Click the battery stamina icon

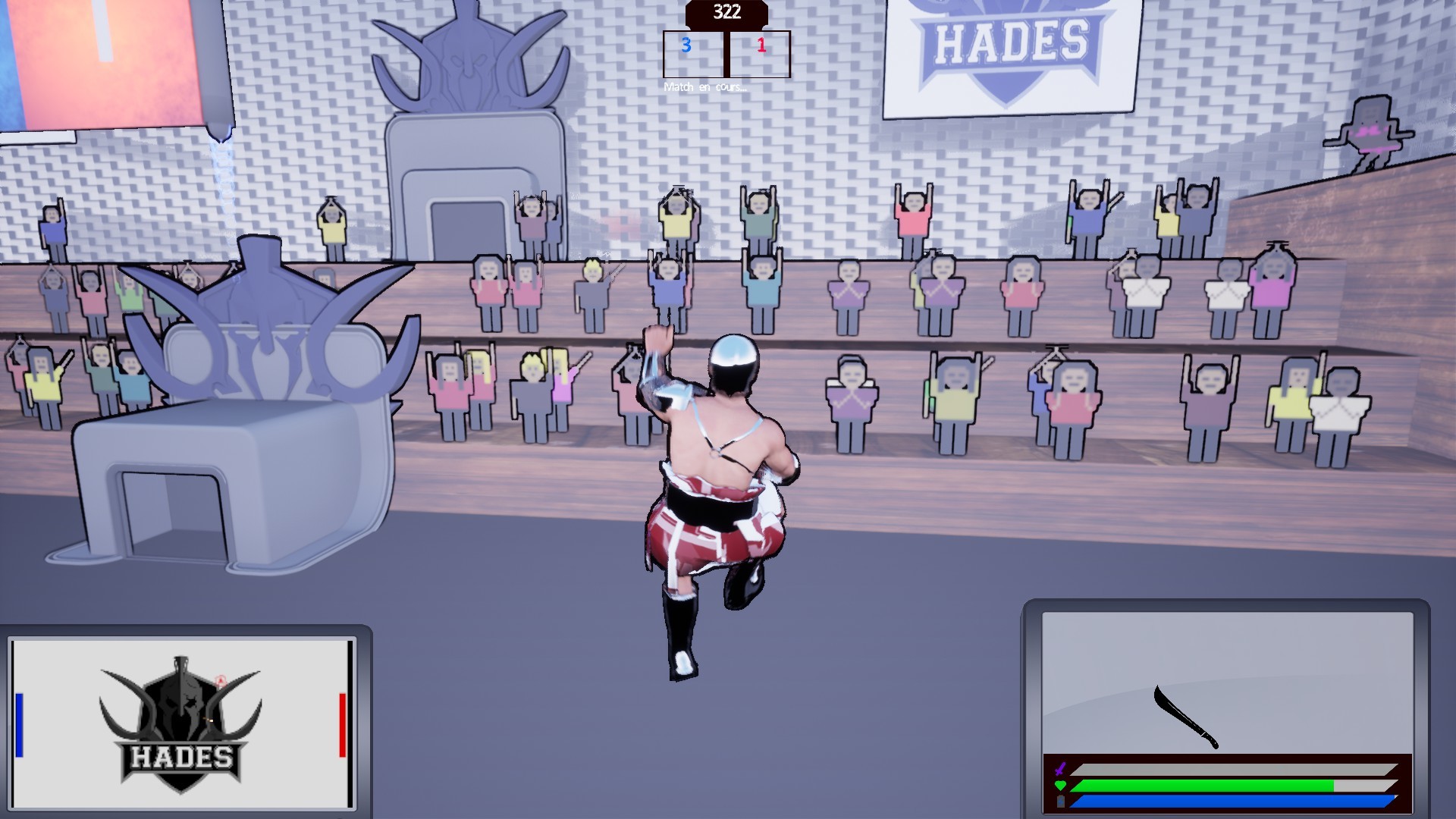coord(1060,802)
